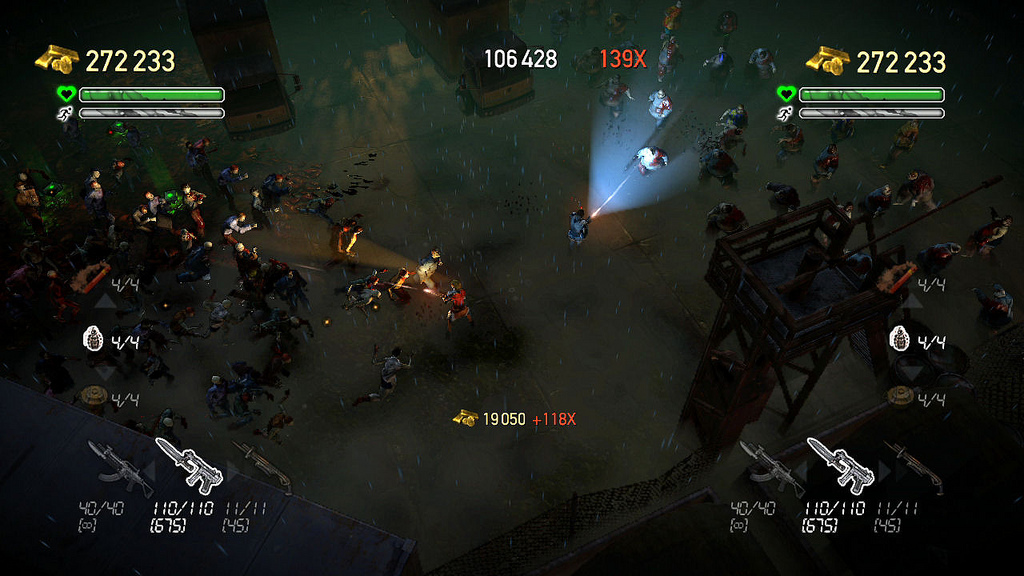Image resolution: width=1024 pixels, height=576 pixels.
Task: Pick player two's land mine
Action: [899, 396]
